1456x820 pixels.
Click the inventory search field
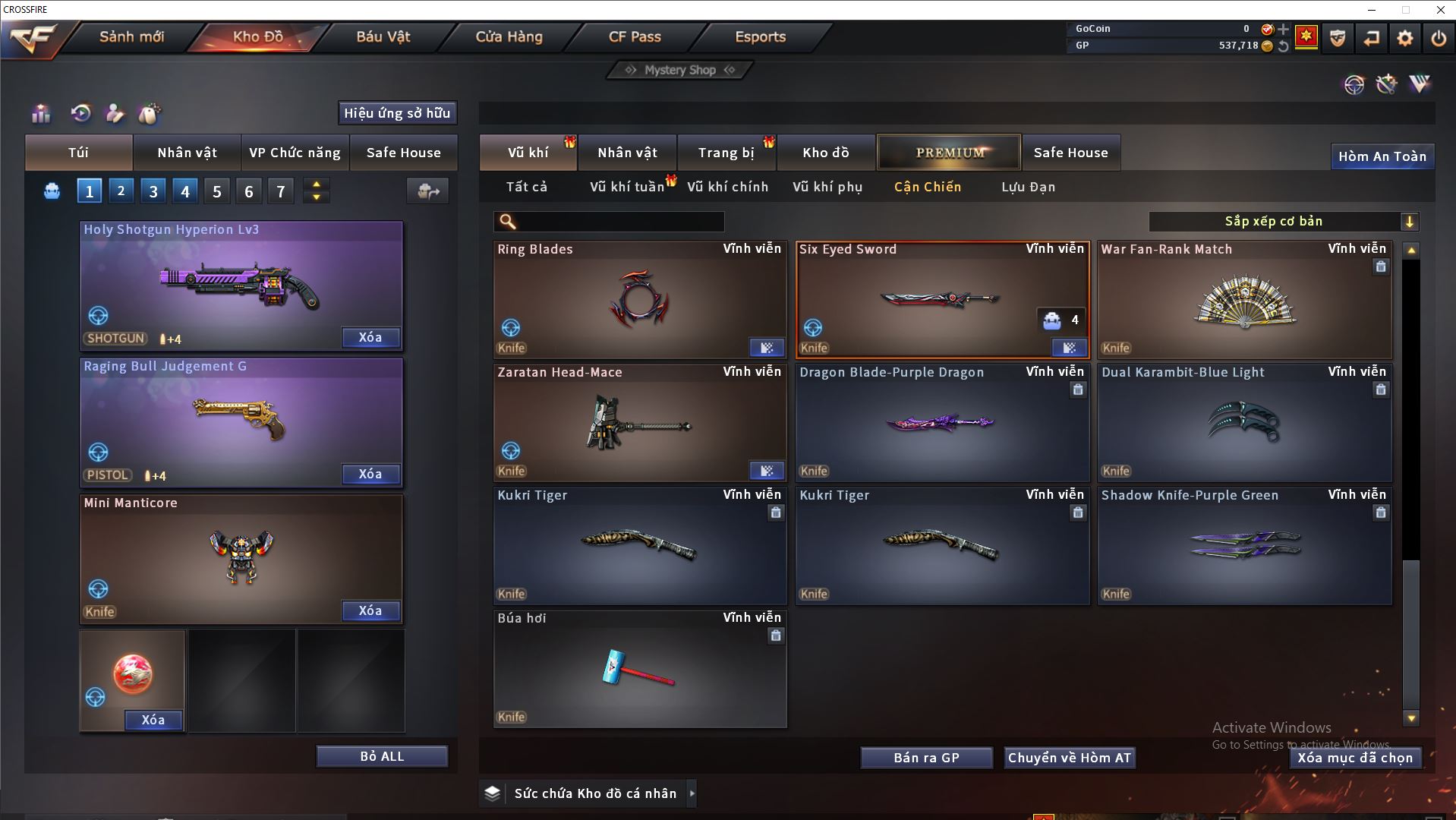point(619,222)
